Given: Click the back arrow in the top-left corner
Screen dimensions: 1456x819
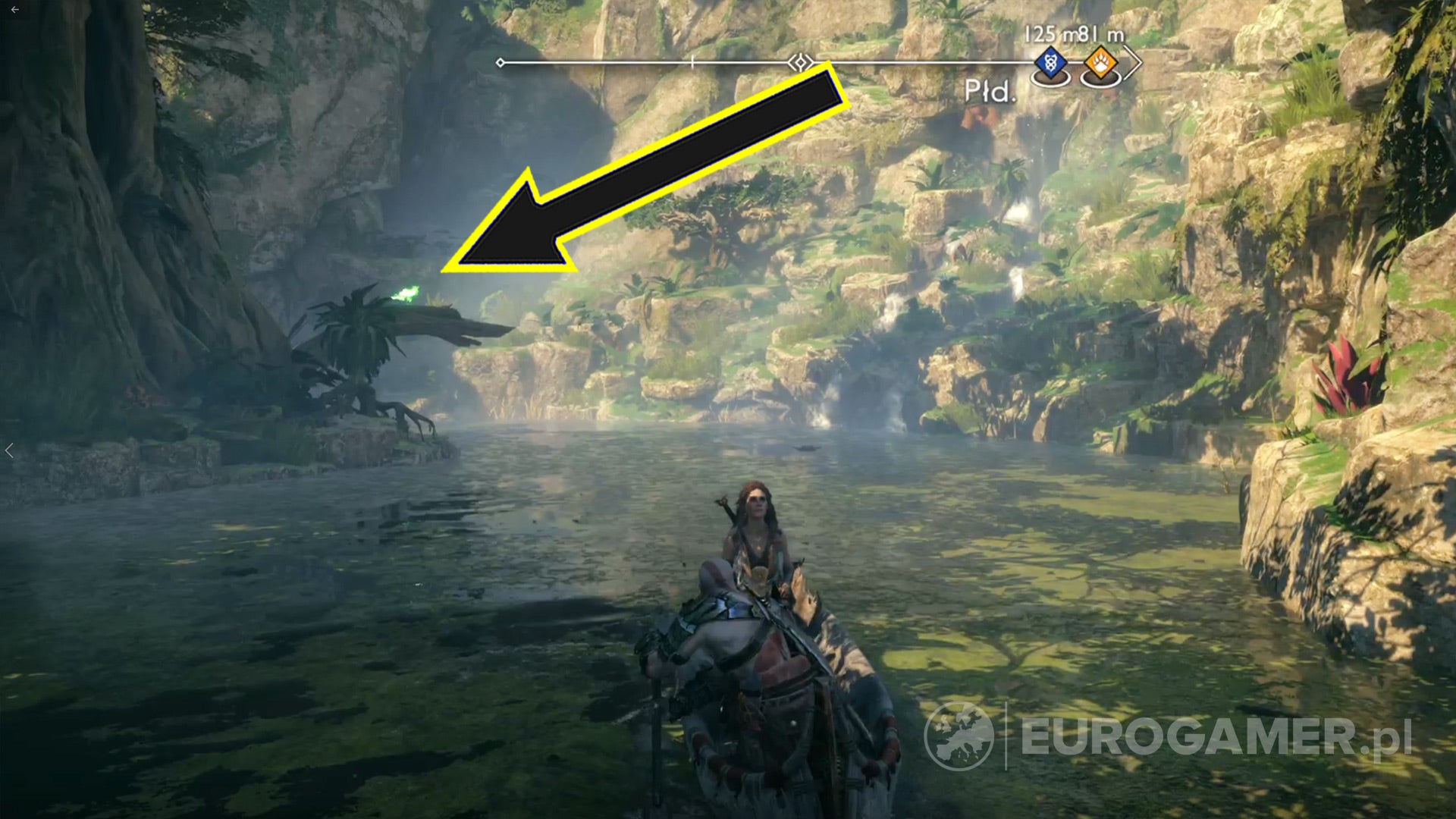Looking at the screenshot, I should tap(14, 10).
